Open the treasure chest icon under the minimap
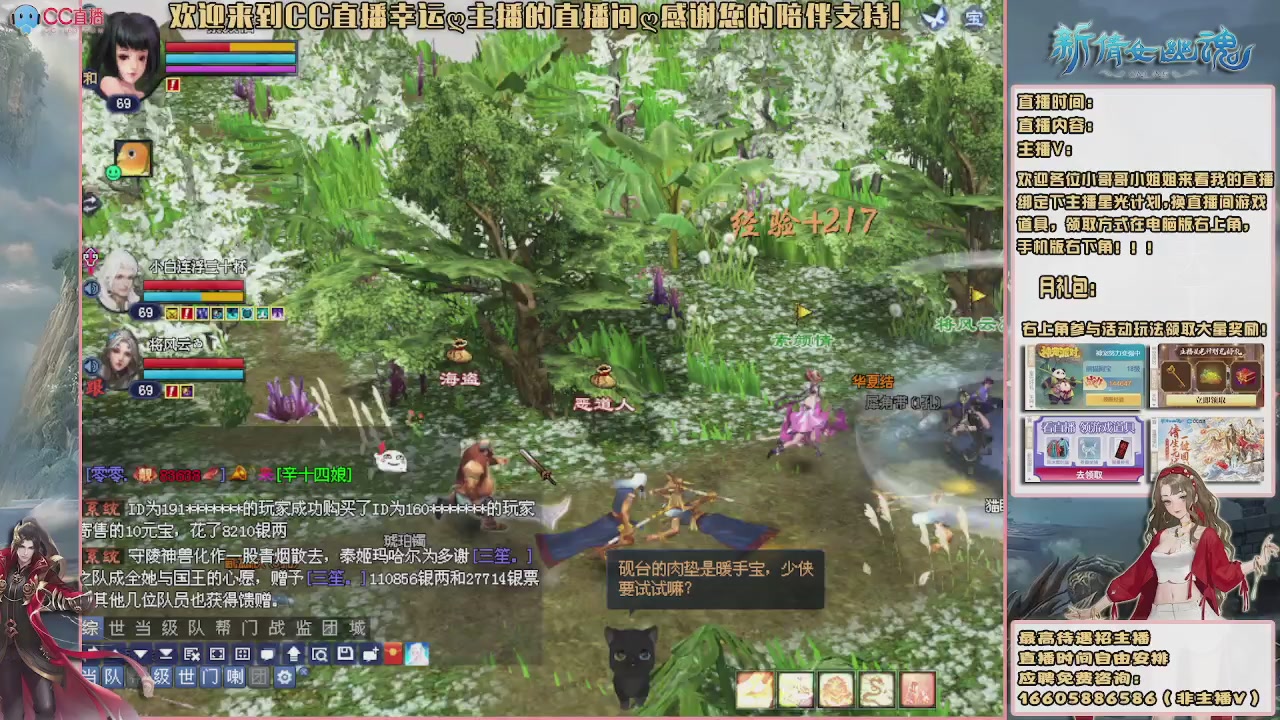1280x720 pixels. coord(973,19)
